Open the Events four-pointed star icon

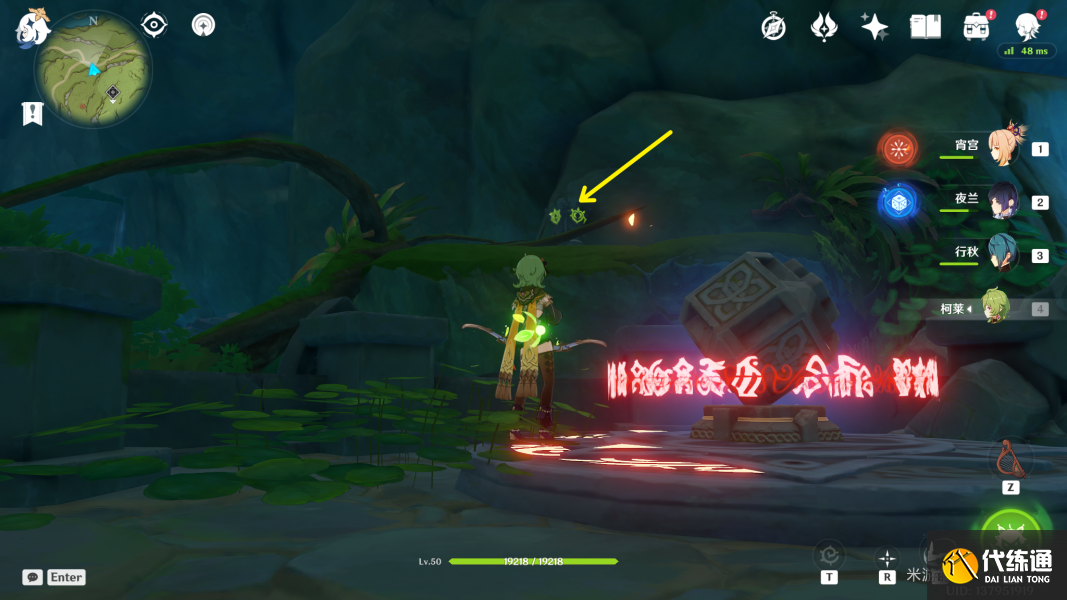tap(874, 27)
